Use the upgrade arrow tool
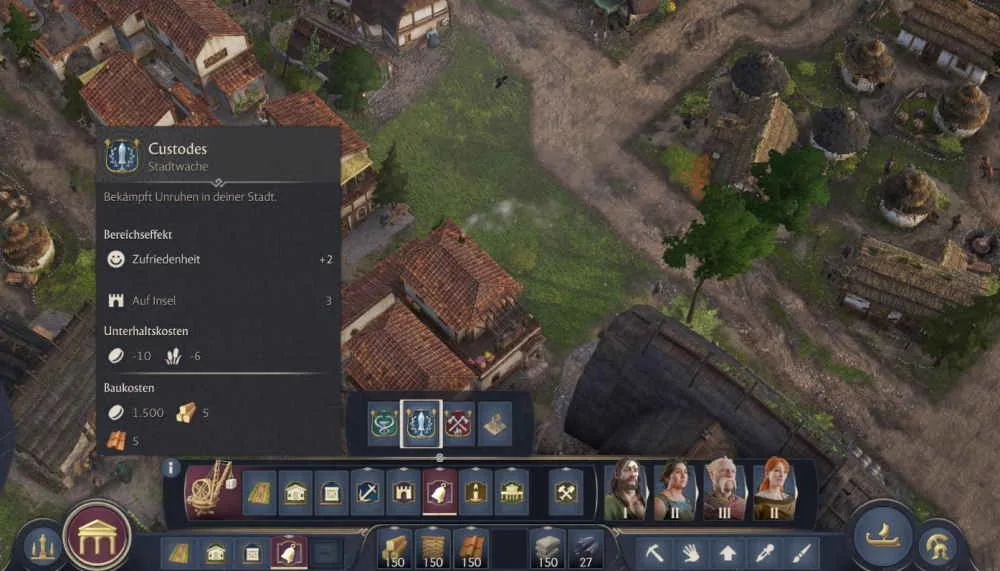The width and height of the screenshot is (1000, 571). [727, 552]
